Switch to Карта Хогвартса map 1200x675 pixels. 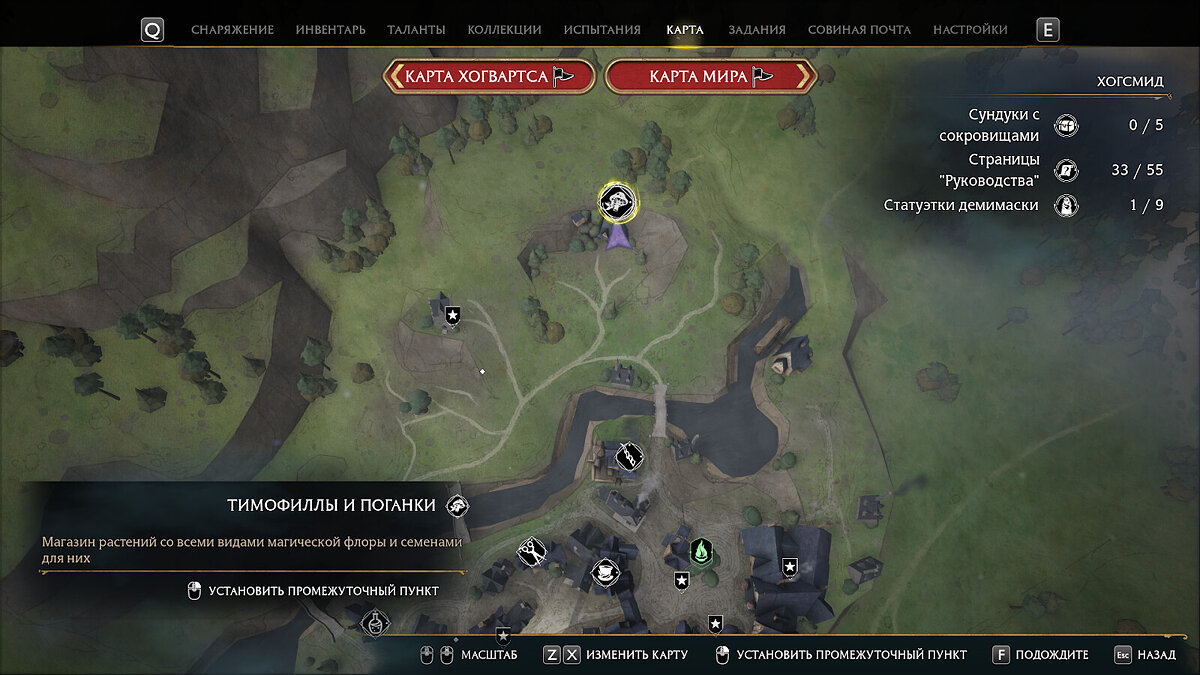[x=490, y=76]
